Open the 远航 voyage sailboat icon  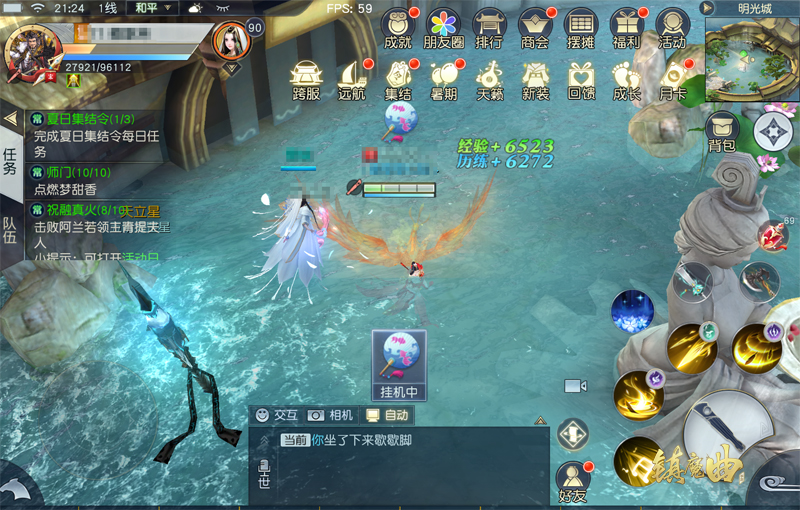[x=352, y=80]
